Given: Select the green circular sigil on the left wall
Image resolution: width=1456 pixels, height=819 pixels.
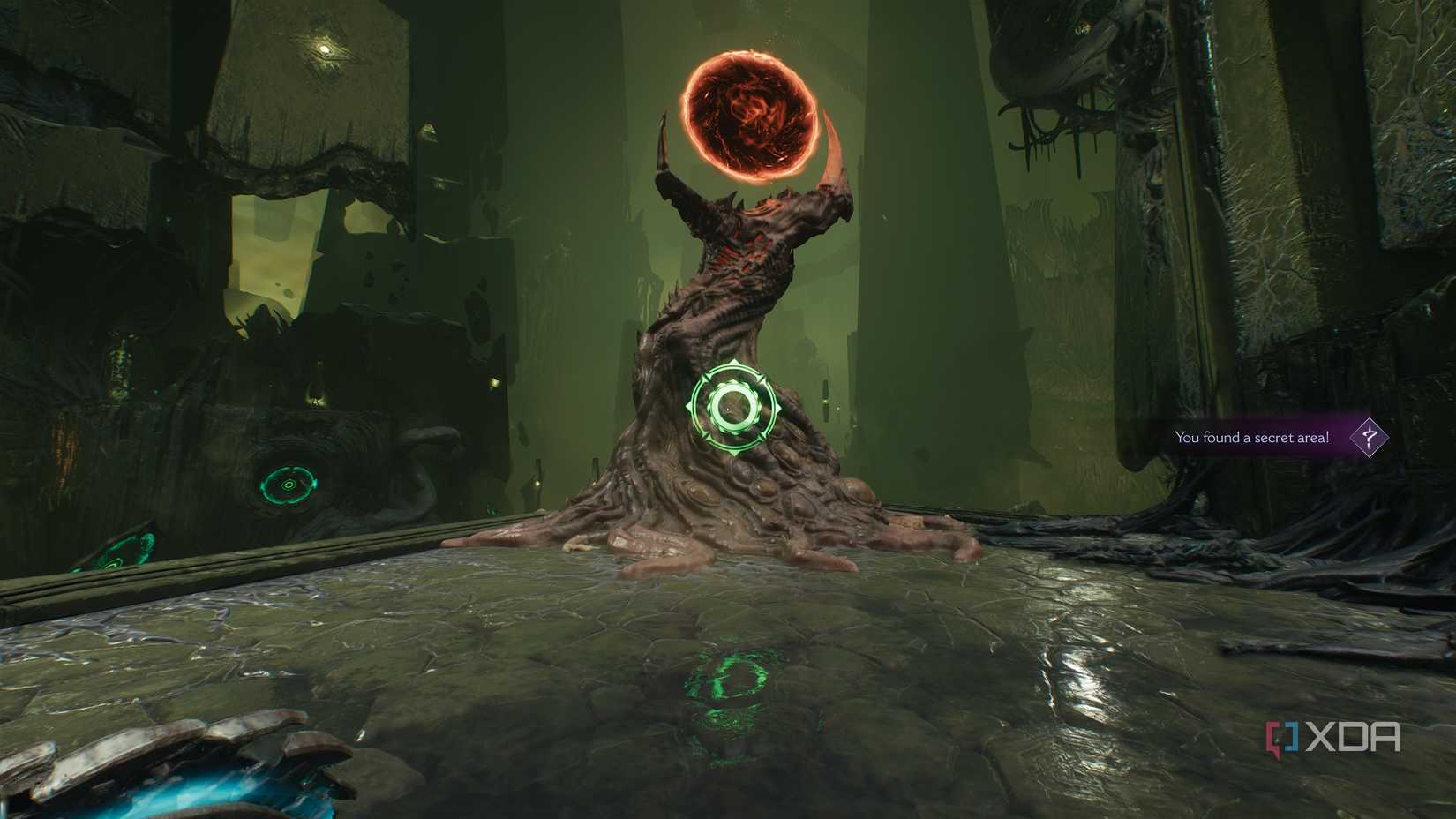Looking at the screenshot, I should point(287,485).
